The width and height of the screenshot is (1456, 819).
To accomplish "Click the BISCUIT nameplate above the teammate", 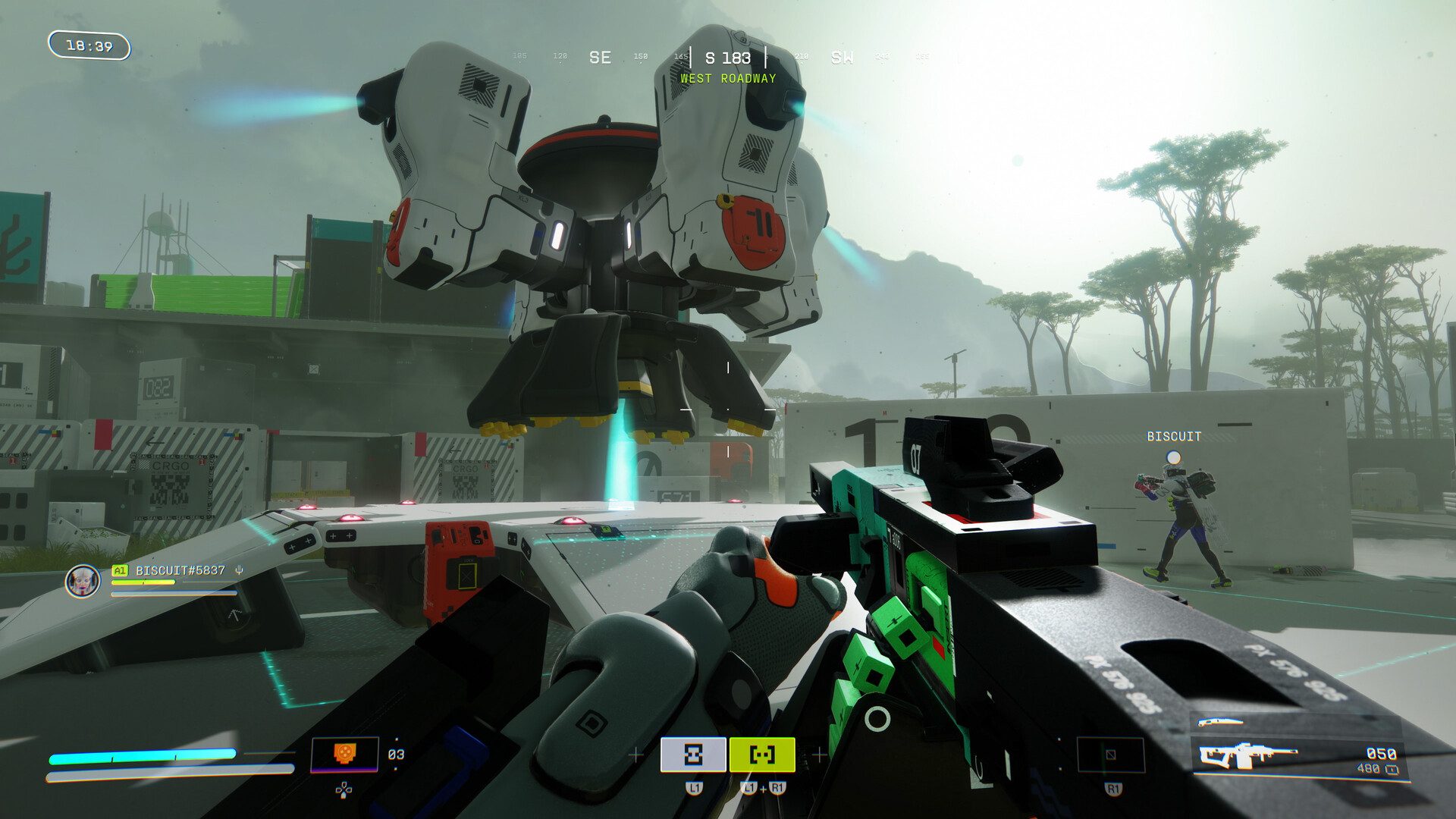I will (x=1173, y=436).
